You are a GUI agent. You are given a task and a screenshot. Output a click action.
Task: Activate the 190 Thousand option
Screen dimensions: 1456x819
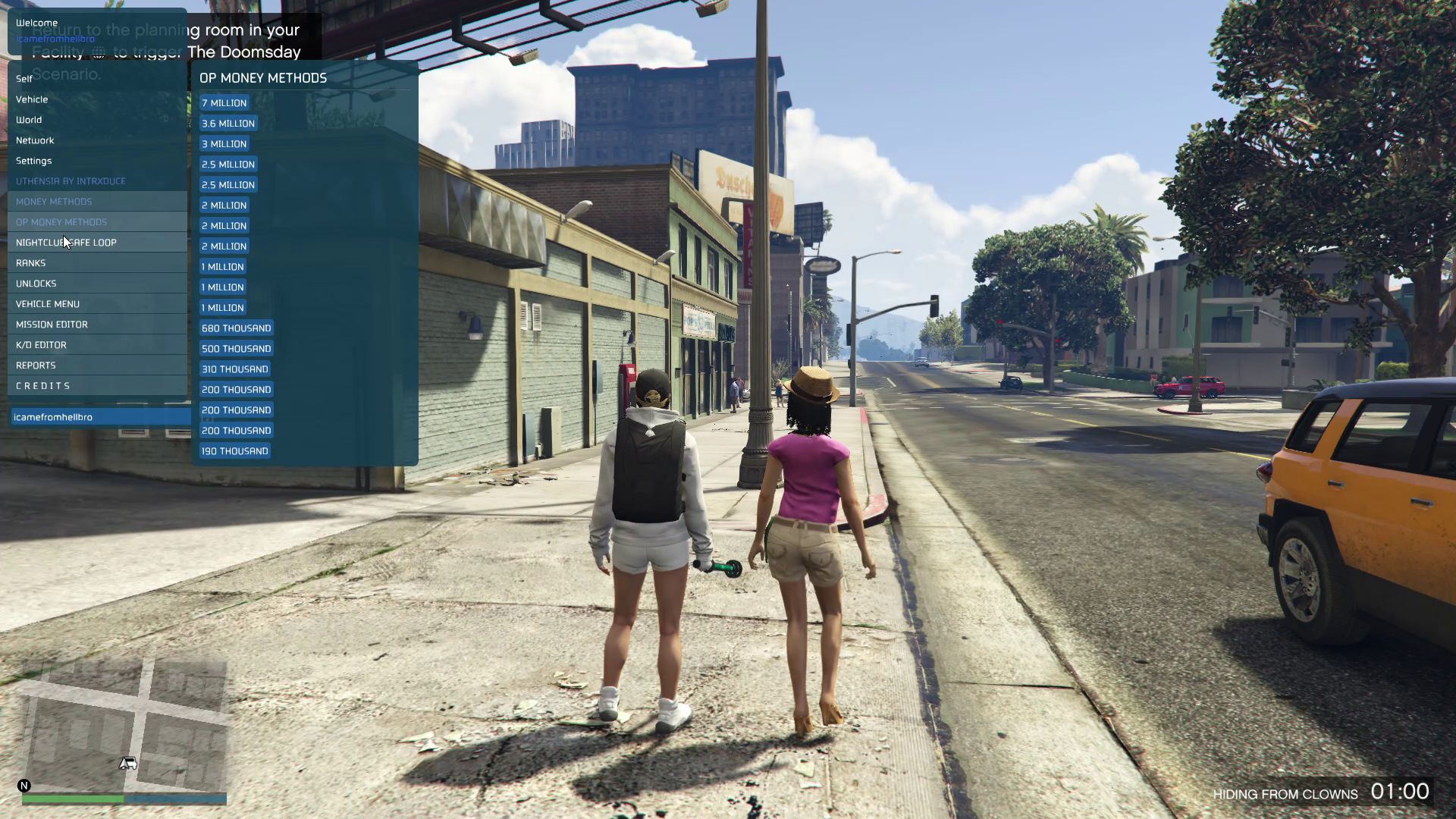235,451
